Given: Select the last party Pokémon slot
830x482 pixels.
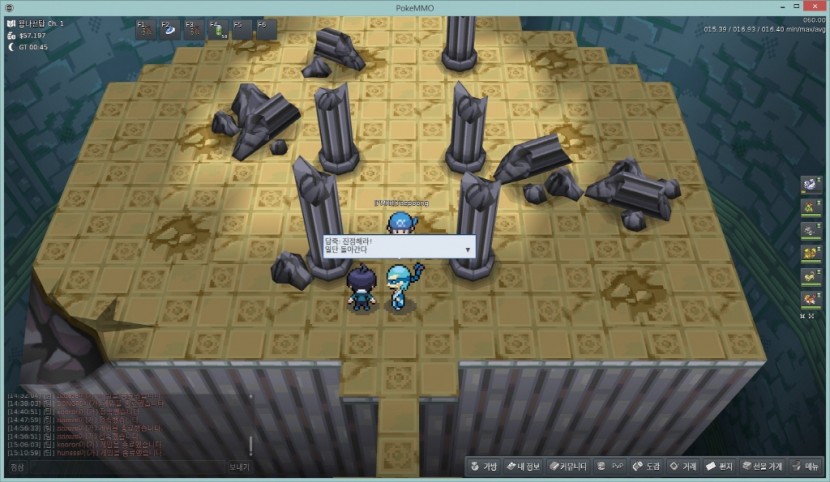Looking at the screenshot, I should tap(810, 298).
